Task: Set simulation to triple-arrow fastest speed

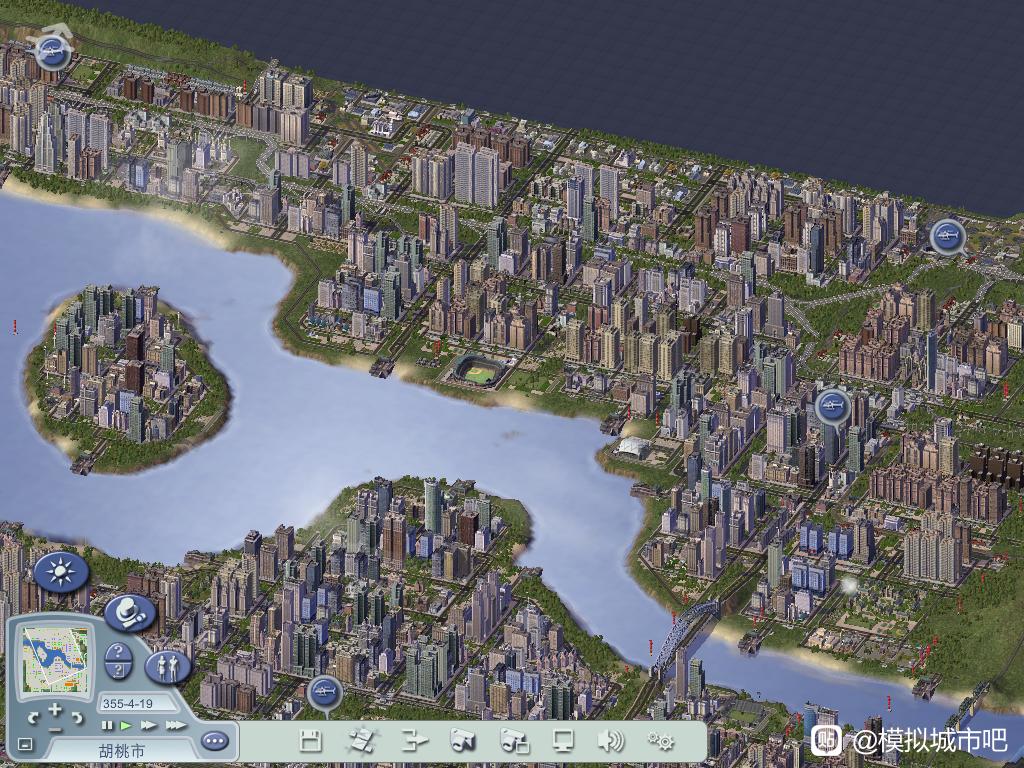Action: pos(175,725)
